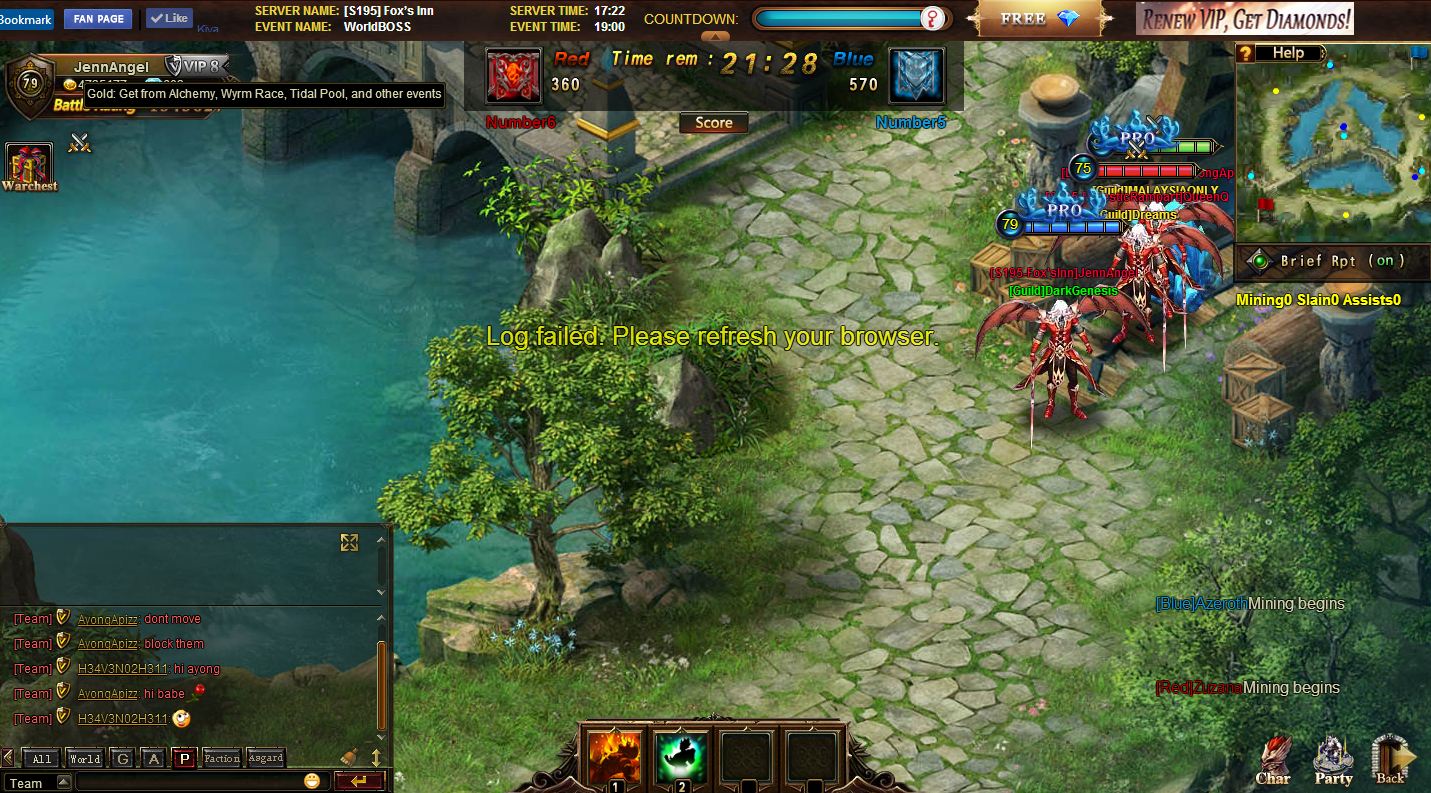Claim the FREE diamond offer
This screenshot has width=1431, height=793.
(1040, 19)
